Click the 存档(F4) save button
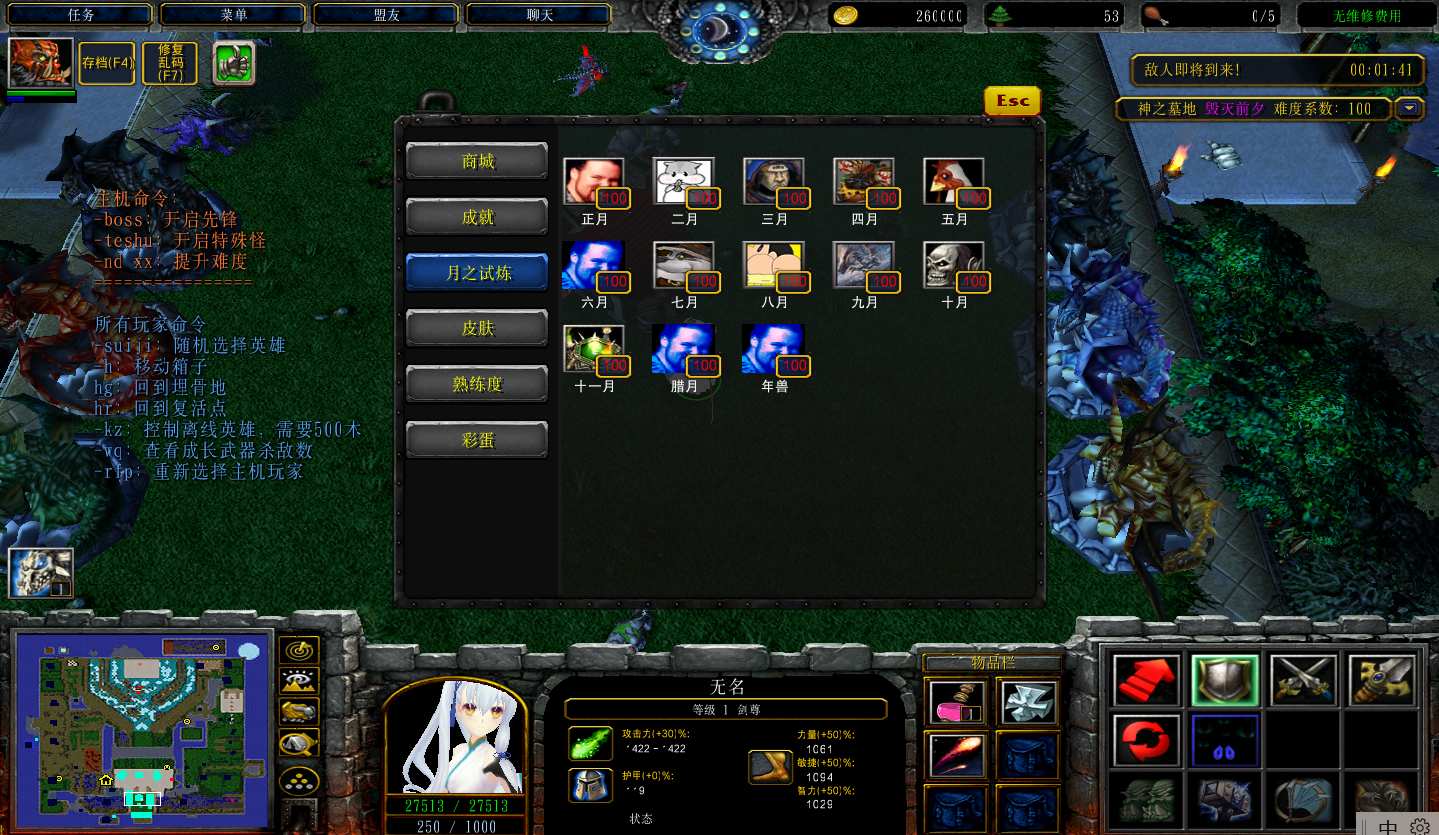Viewport: 1439px width, 835px height. click(x=107, y=63)
